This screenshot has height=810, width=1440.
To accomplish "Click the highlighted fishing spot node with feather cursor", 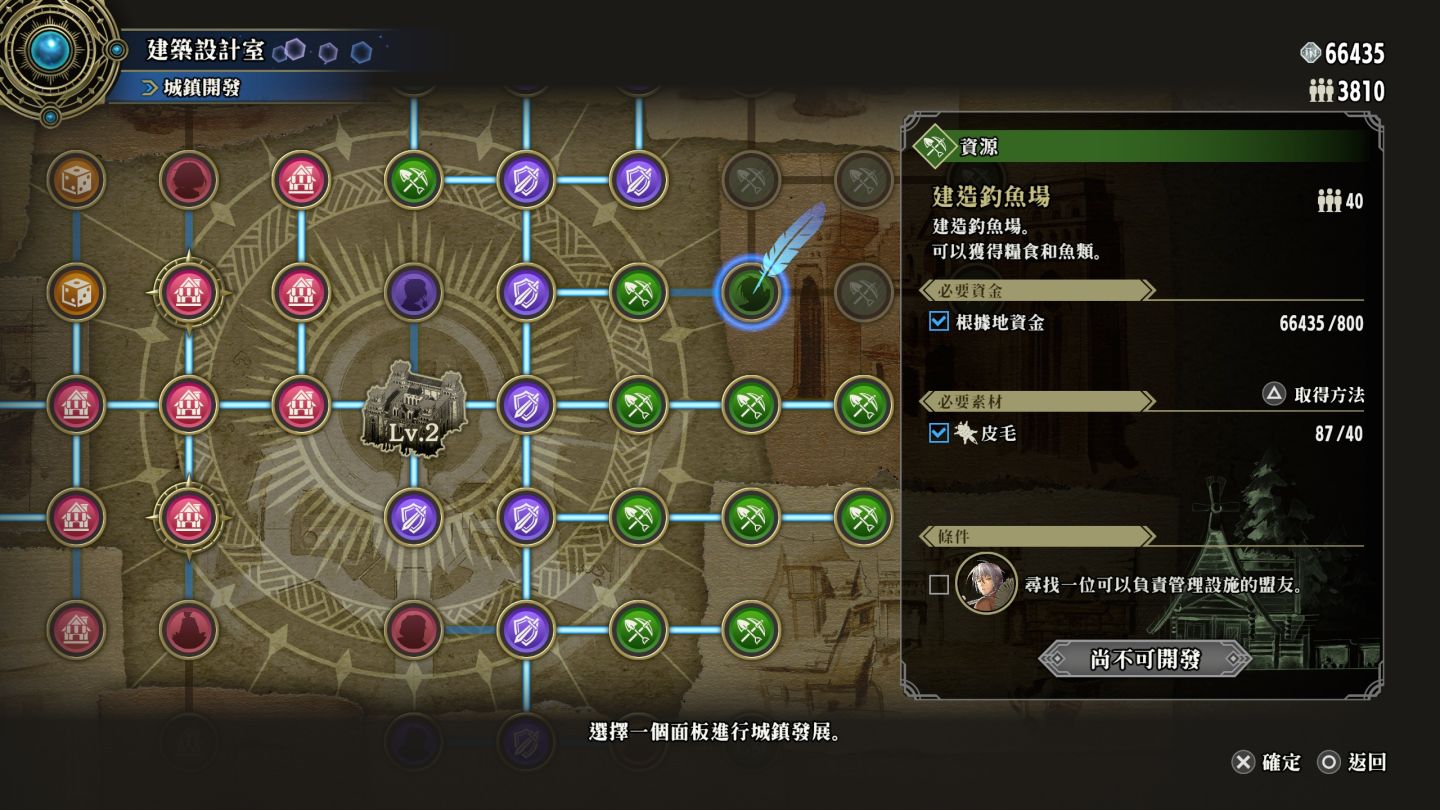I will (750, 292).
